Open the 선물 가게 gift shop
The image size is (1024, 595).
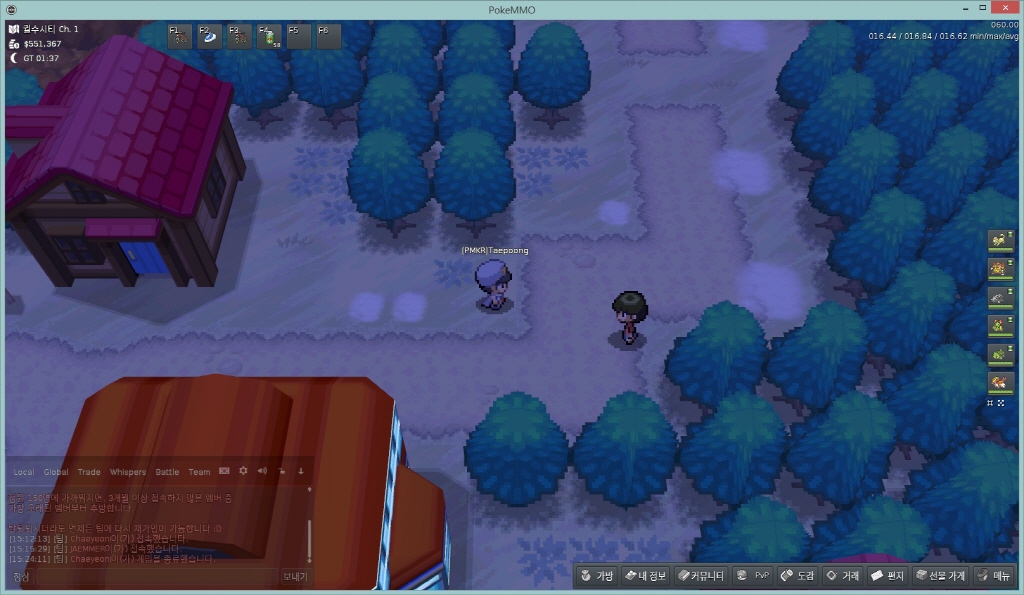(x=939, y=576)
